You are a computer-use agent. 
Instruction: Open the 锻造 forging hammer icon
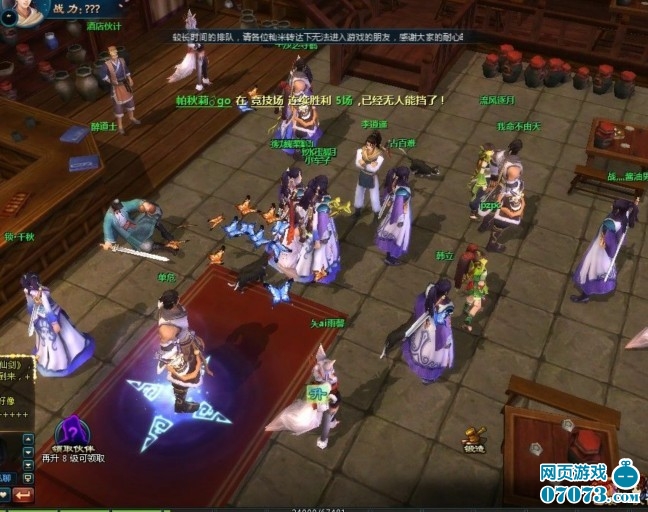pos(474,437)
